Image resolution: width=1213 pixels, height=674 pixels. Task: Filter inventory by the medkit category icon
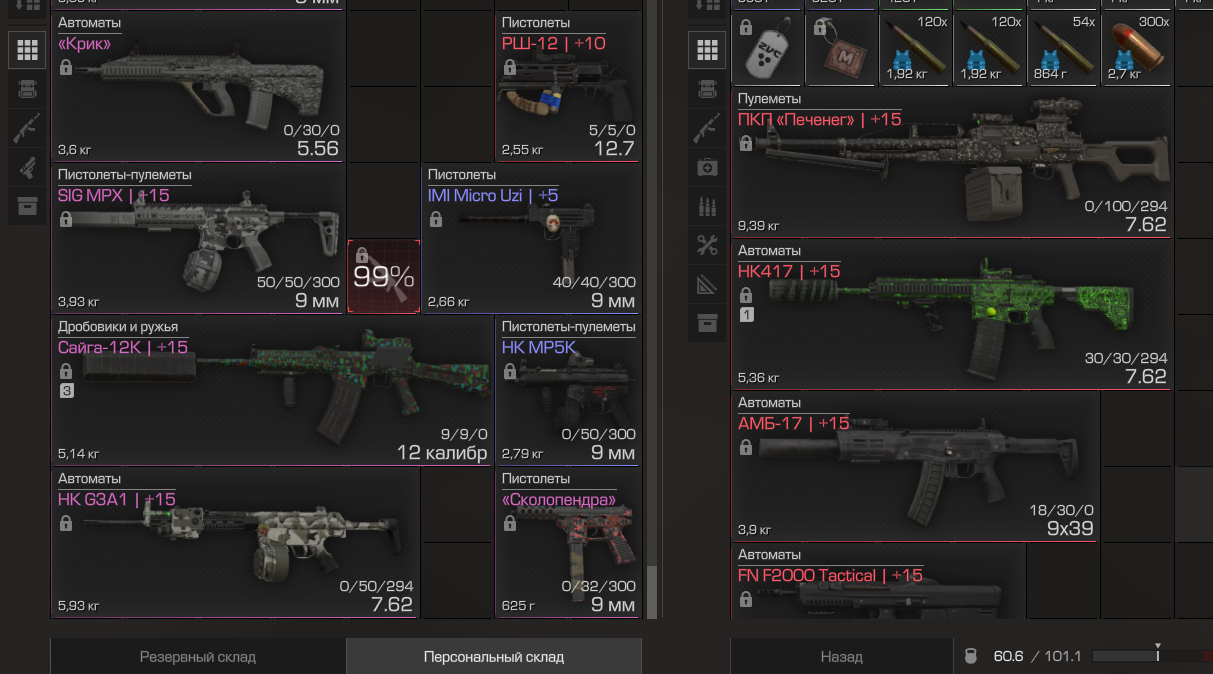pyautogui.click(x=707, y=167)
